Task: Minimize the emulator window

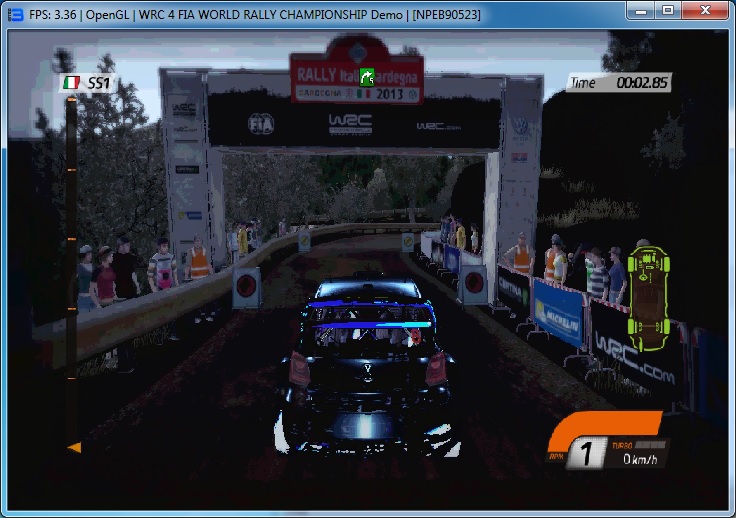Action: (640, 10)
